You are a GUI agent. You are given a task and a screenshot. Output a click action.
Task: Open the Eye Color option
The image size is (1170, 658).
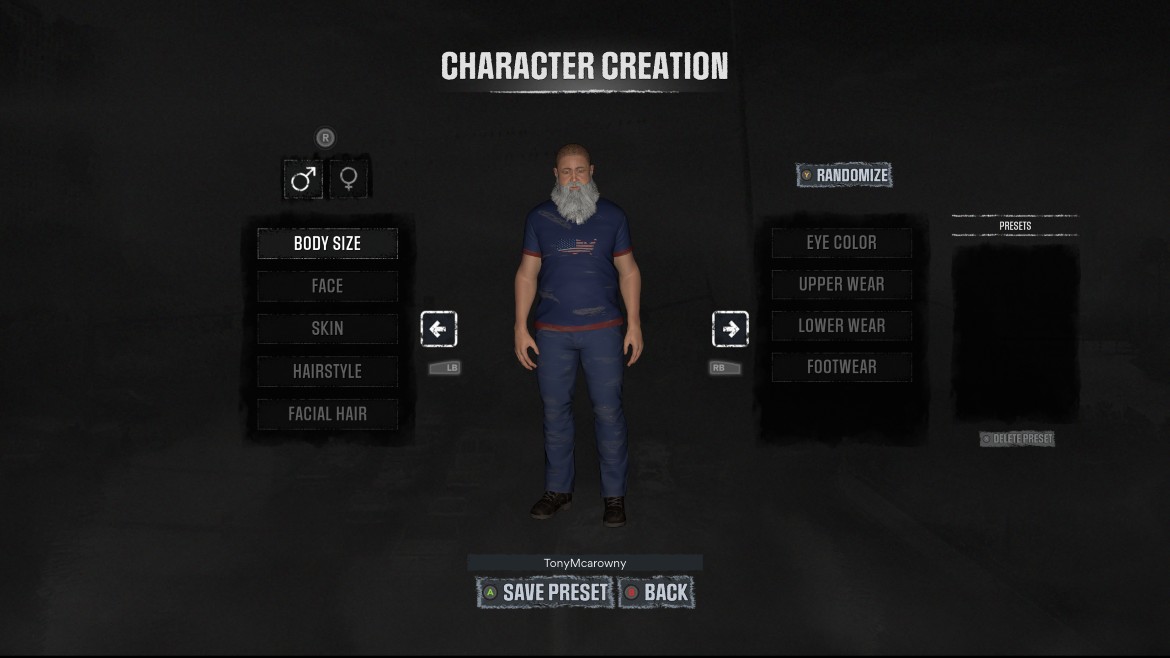[x=841, y=243]
